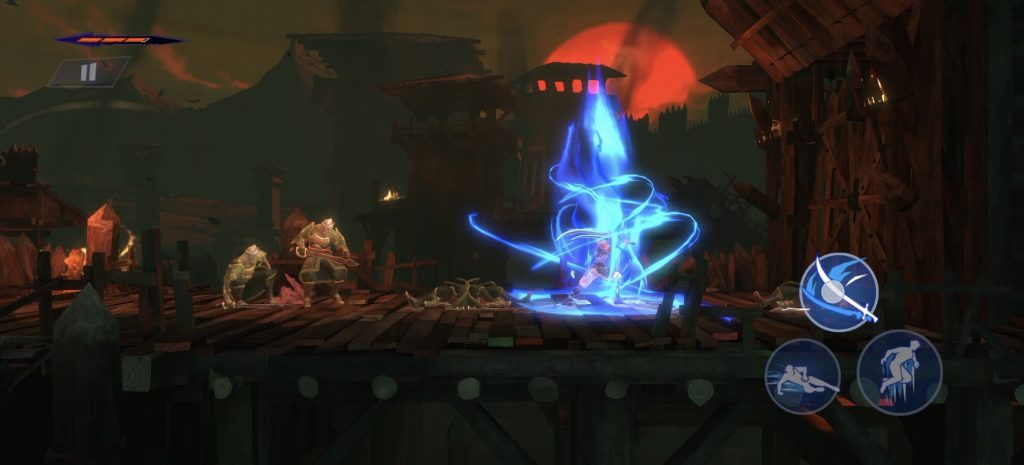The image size is (1024, 465).
Task: Pause the game with the pause button
Action: point(88,72)
